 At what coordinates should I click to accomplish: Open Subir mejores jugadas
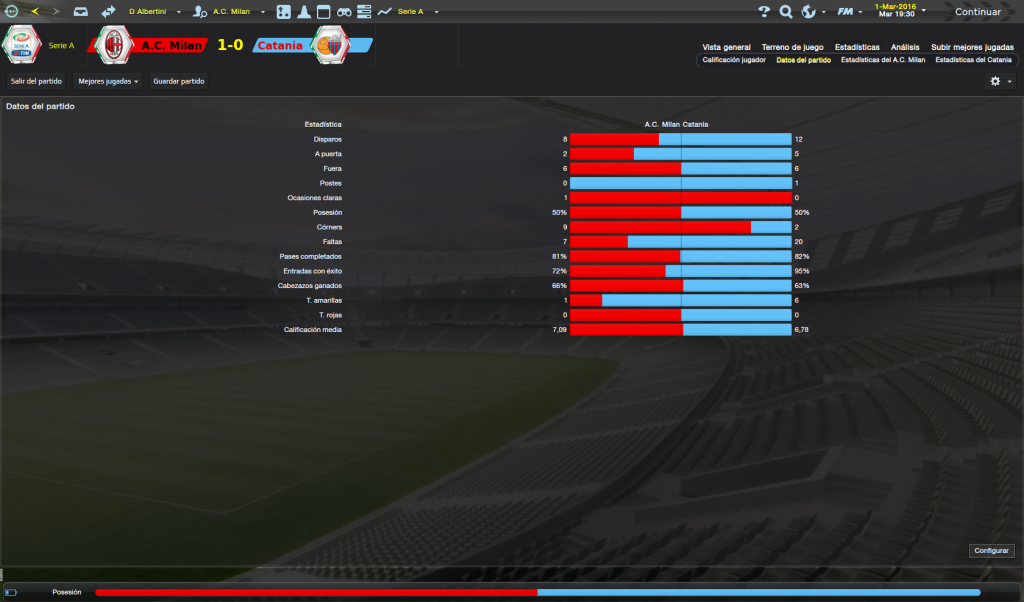click(x=972, y=47)
